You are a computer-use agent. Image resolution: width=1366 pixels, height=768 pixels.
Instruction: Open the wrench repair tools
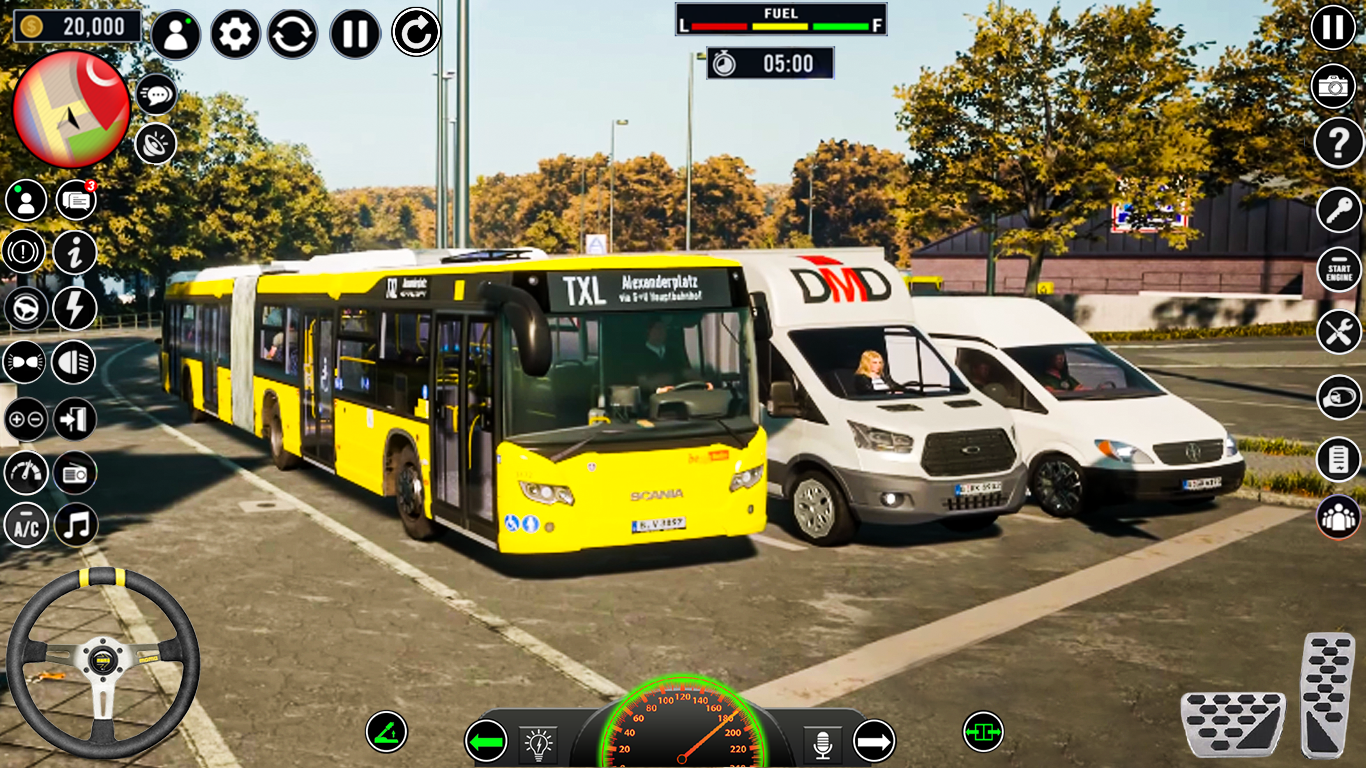1338,331
